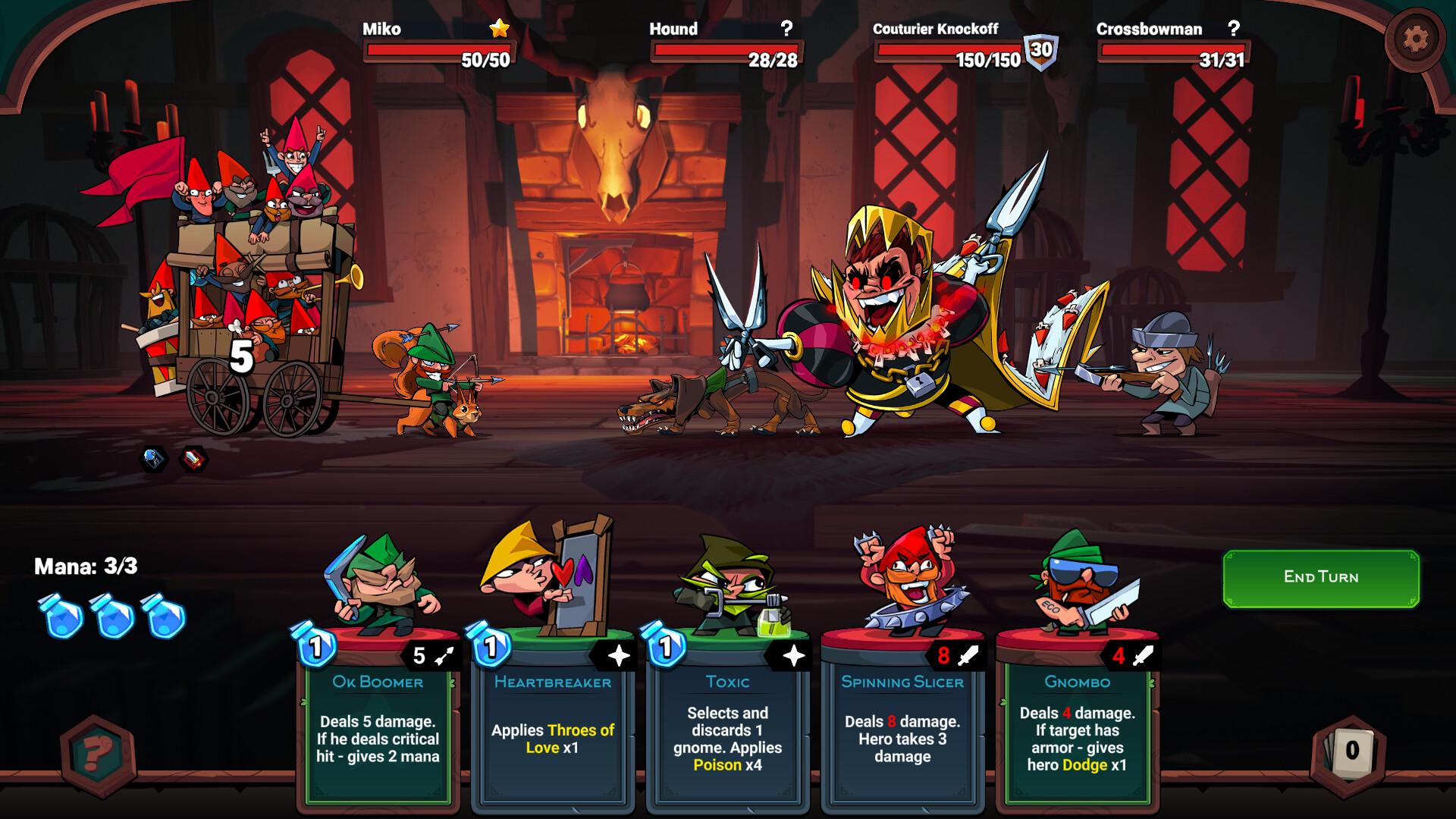Select the Spinning Slicer card
Screen dimensions: 1456x819
pyautogui.click(x=901, y=728)
